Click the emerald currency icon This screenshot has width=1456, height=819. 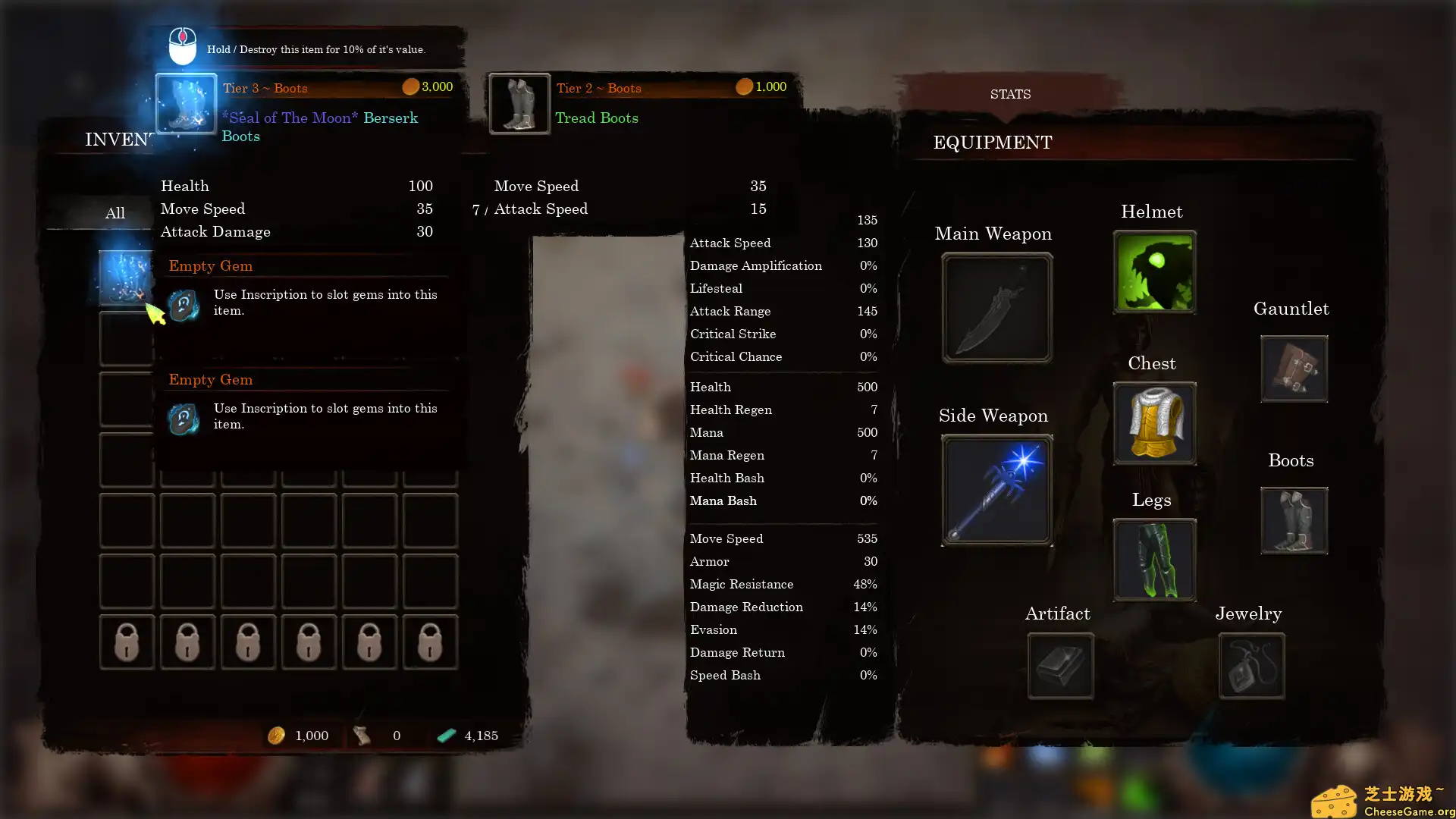coord(447,735)
